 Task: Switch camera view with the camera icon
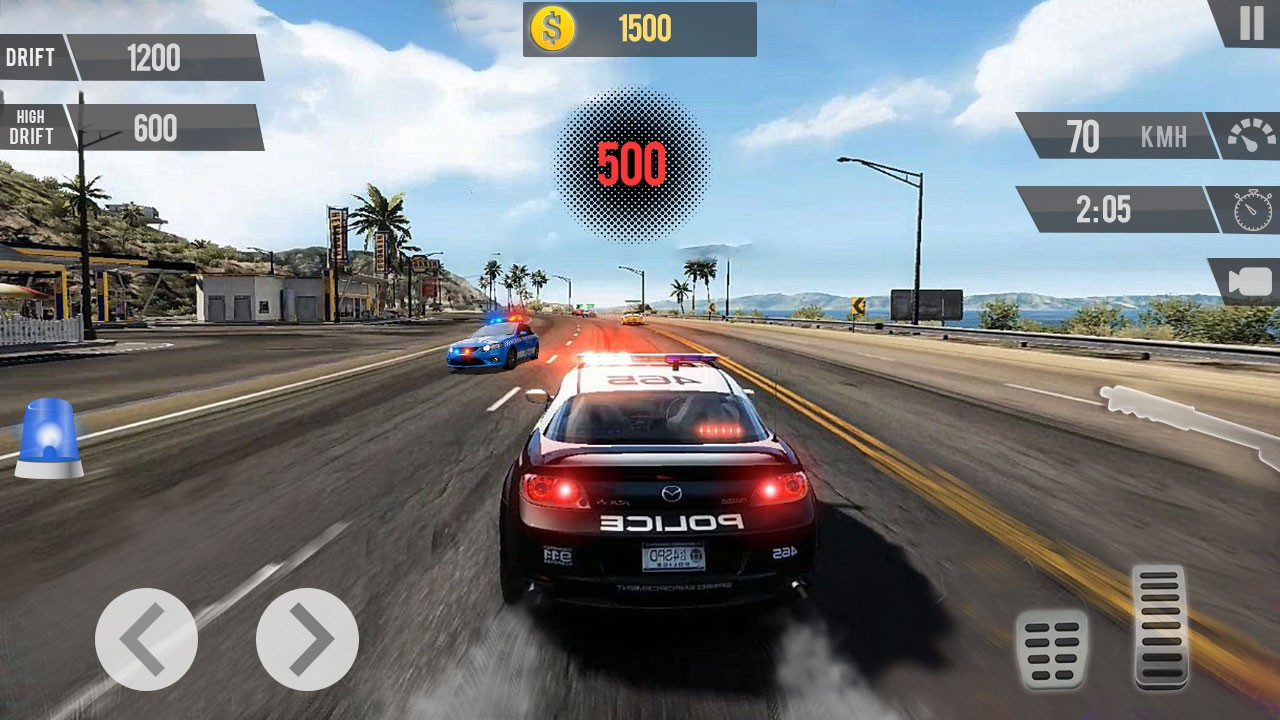click(x=1248, y=282)
